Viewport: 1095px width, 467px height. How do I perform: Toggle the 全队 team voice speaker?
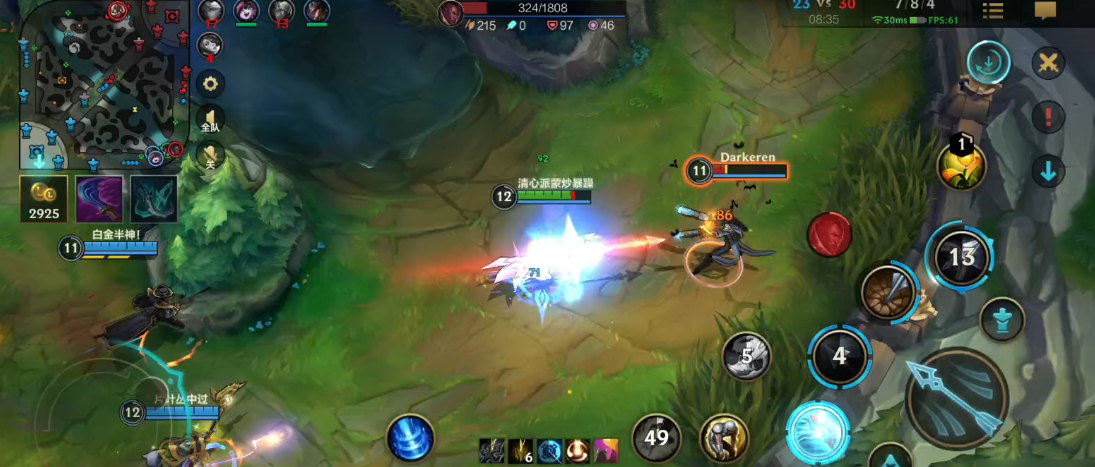coord(210,120)
